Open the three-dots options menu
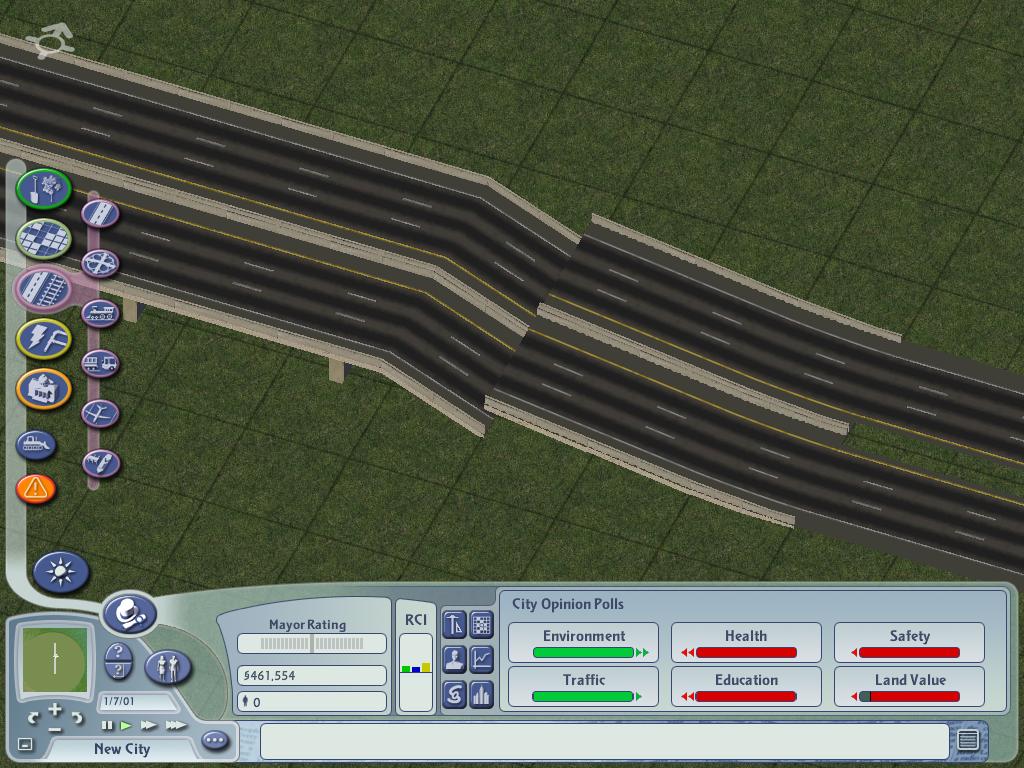 [215, 741]
